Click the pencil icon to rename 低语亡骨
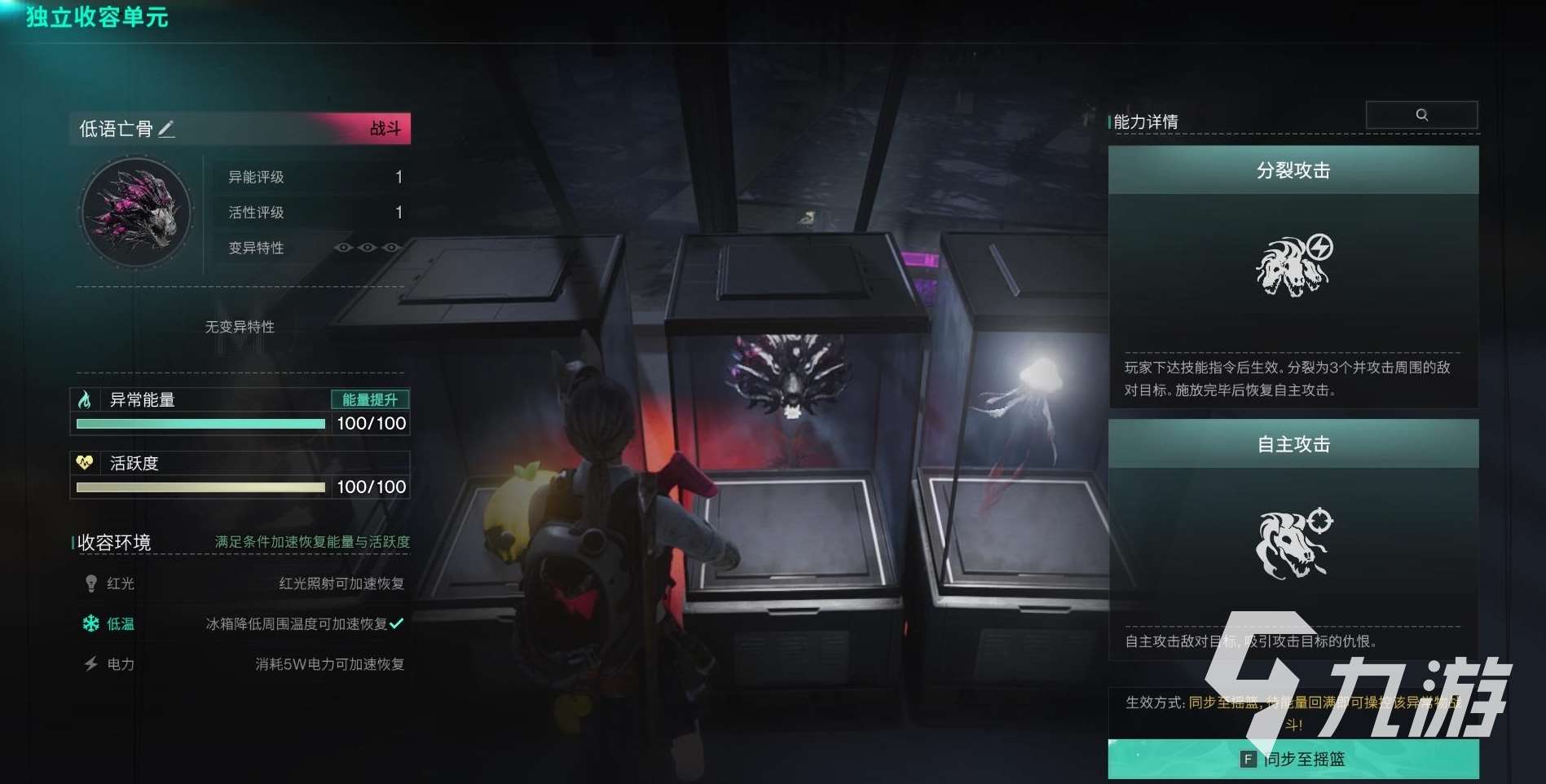The width and height of the screenshot is (1546, 784). (166, 129)
